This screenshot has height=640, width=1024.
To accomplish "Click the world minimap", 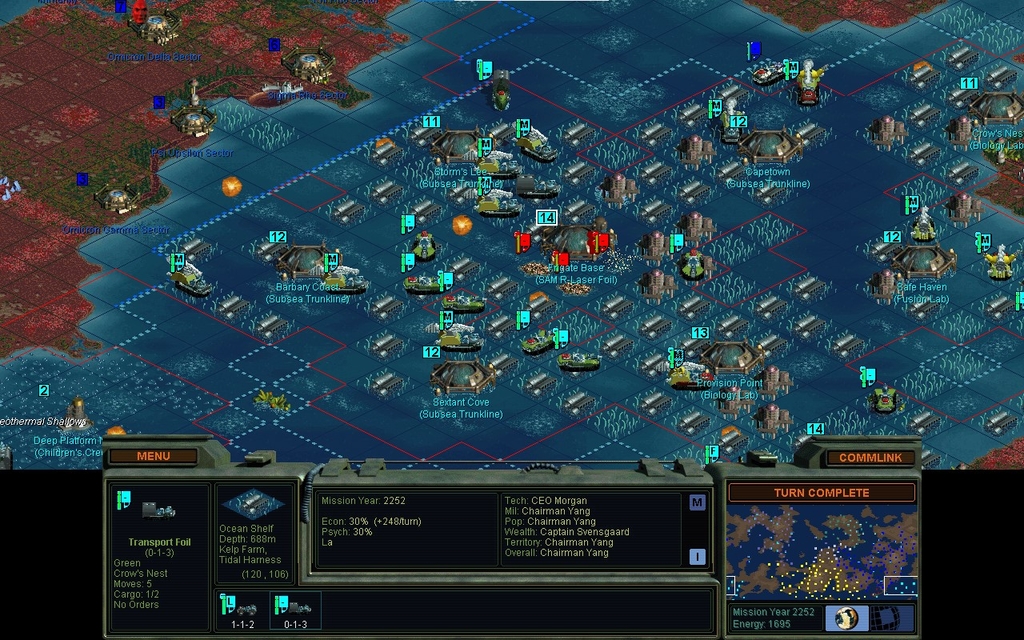I will point(821,550).
